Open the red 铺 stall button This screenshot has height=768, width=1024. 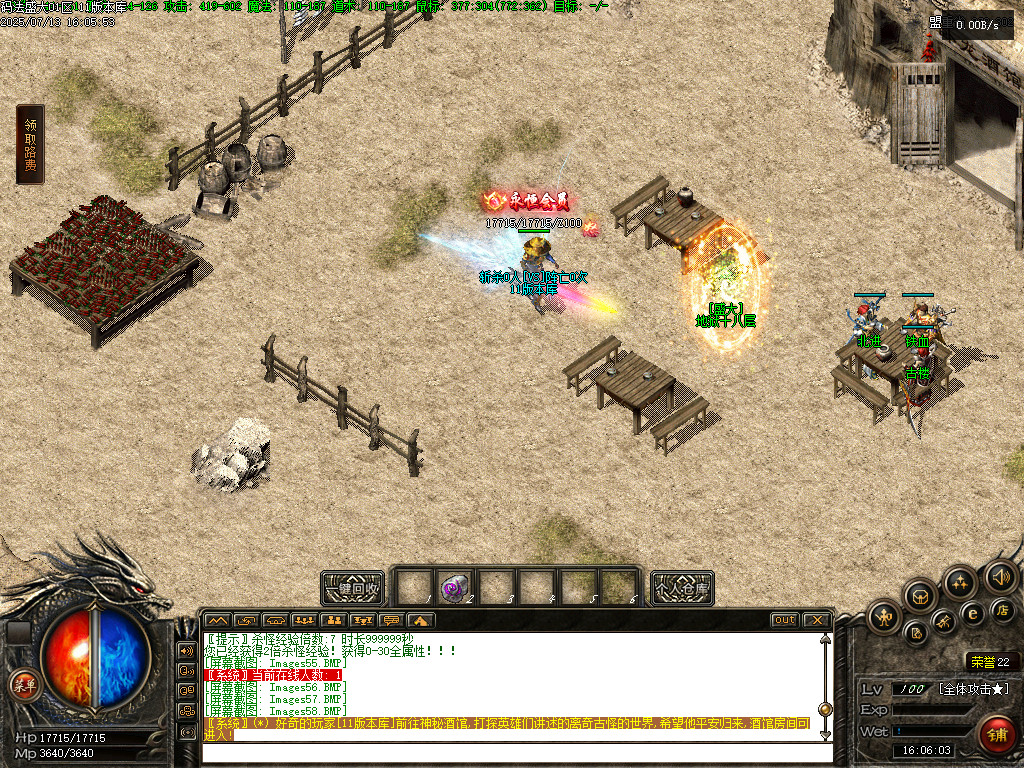[x=996, y=734]
